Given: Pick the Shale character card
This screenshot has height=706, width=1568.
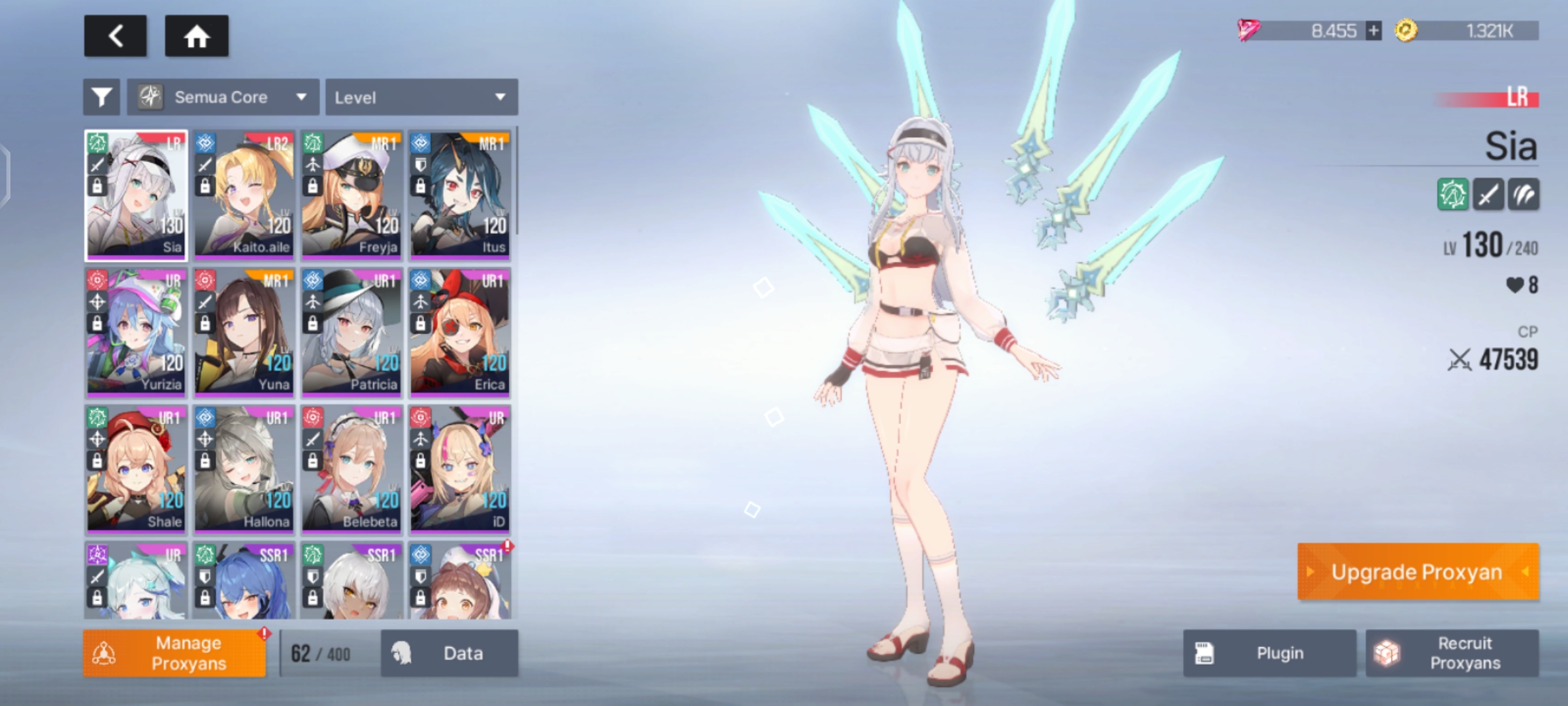Looking at the screenshot, I should [136, 469].
